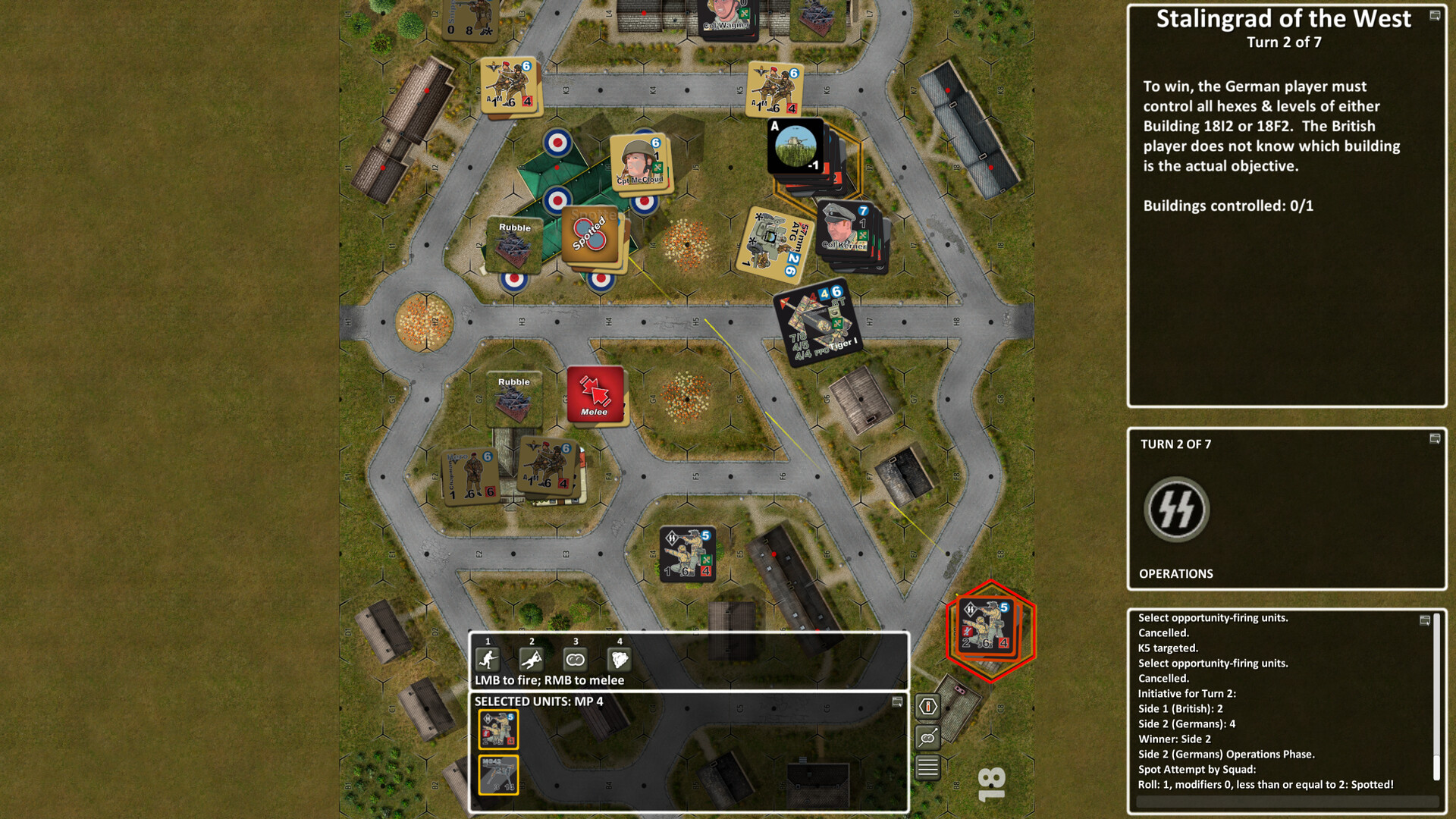Click the hex information tool icon

tap(927, 706)
